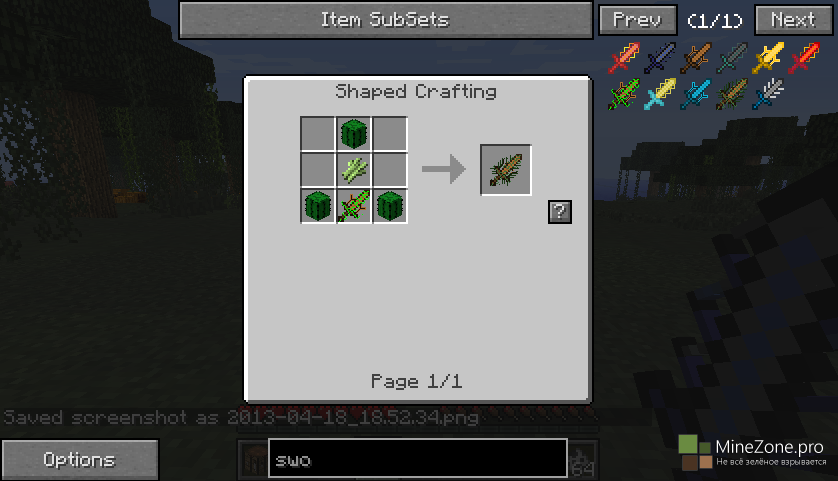
Task: Open the Item SubSets dropdown
Action: point(385,20)
